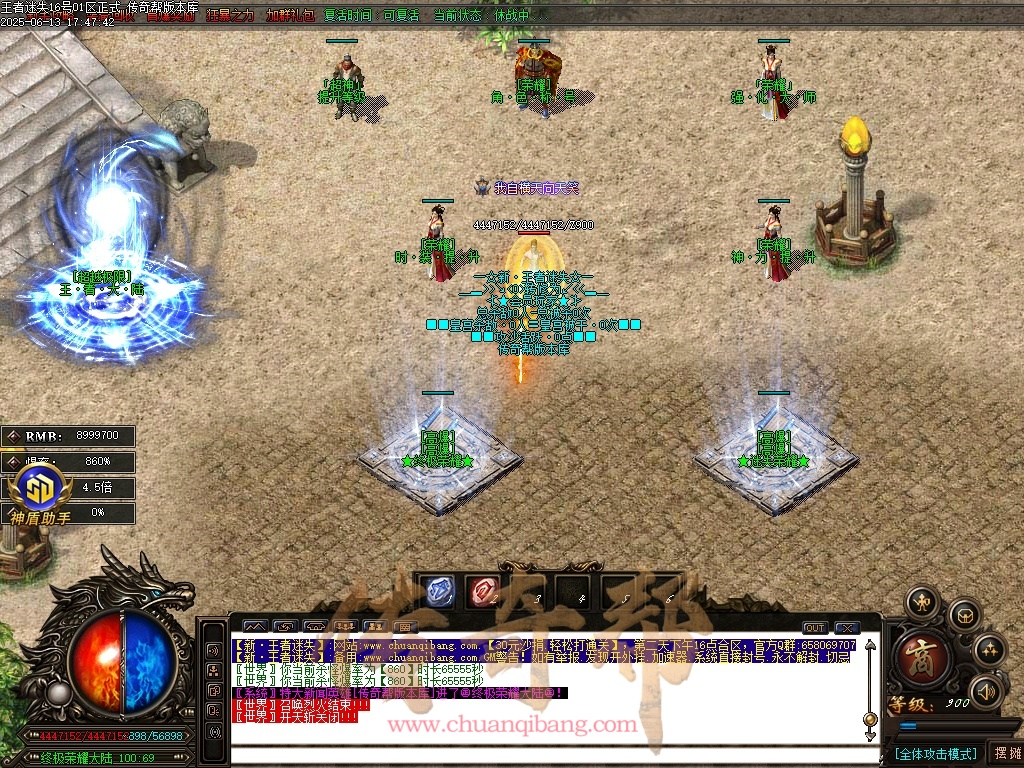Open the character panel icon
This screenshot has height=768, width=1024.
921,602
